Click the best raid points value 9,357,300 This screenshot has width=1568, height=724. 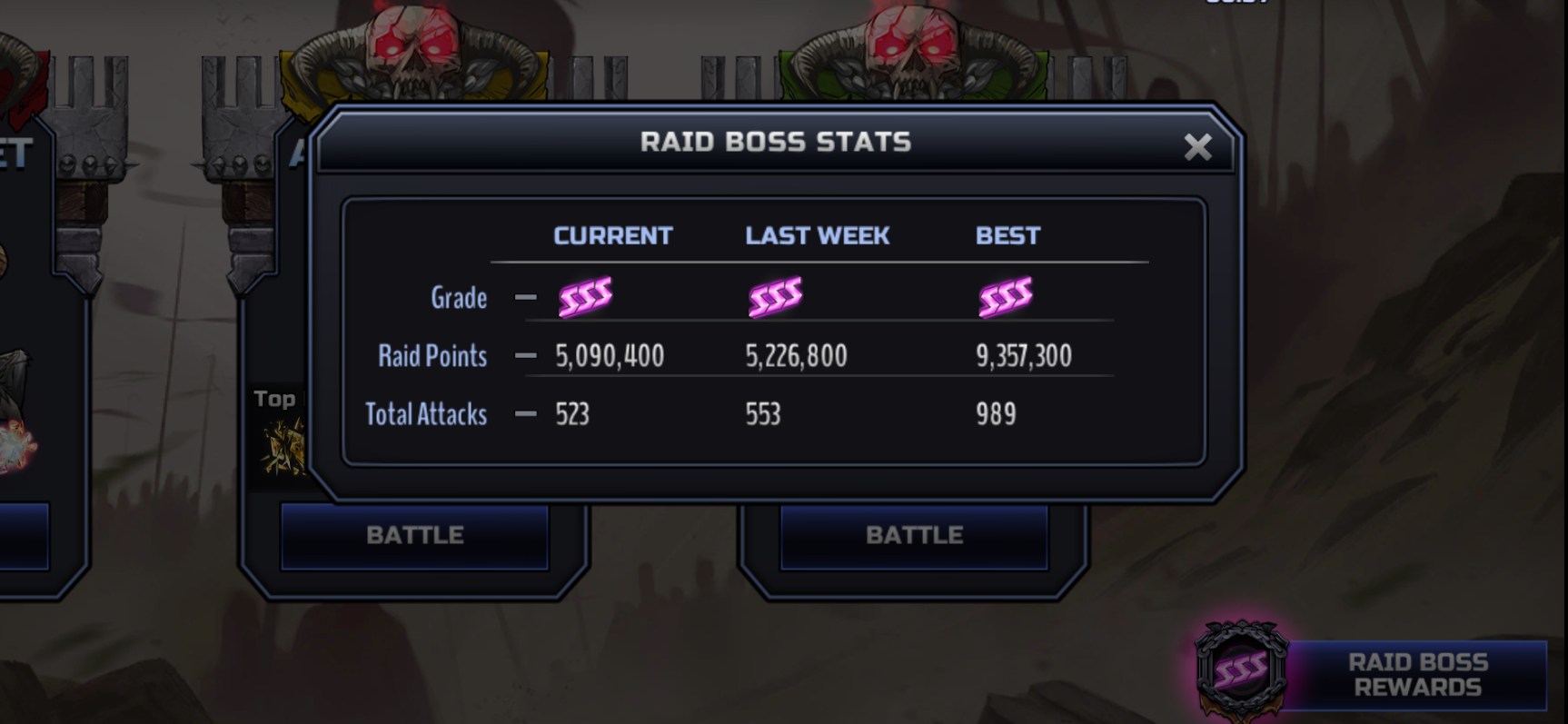1026,356
